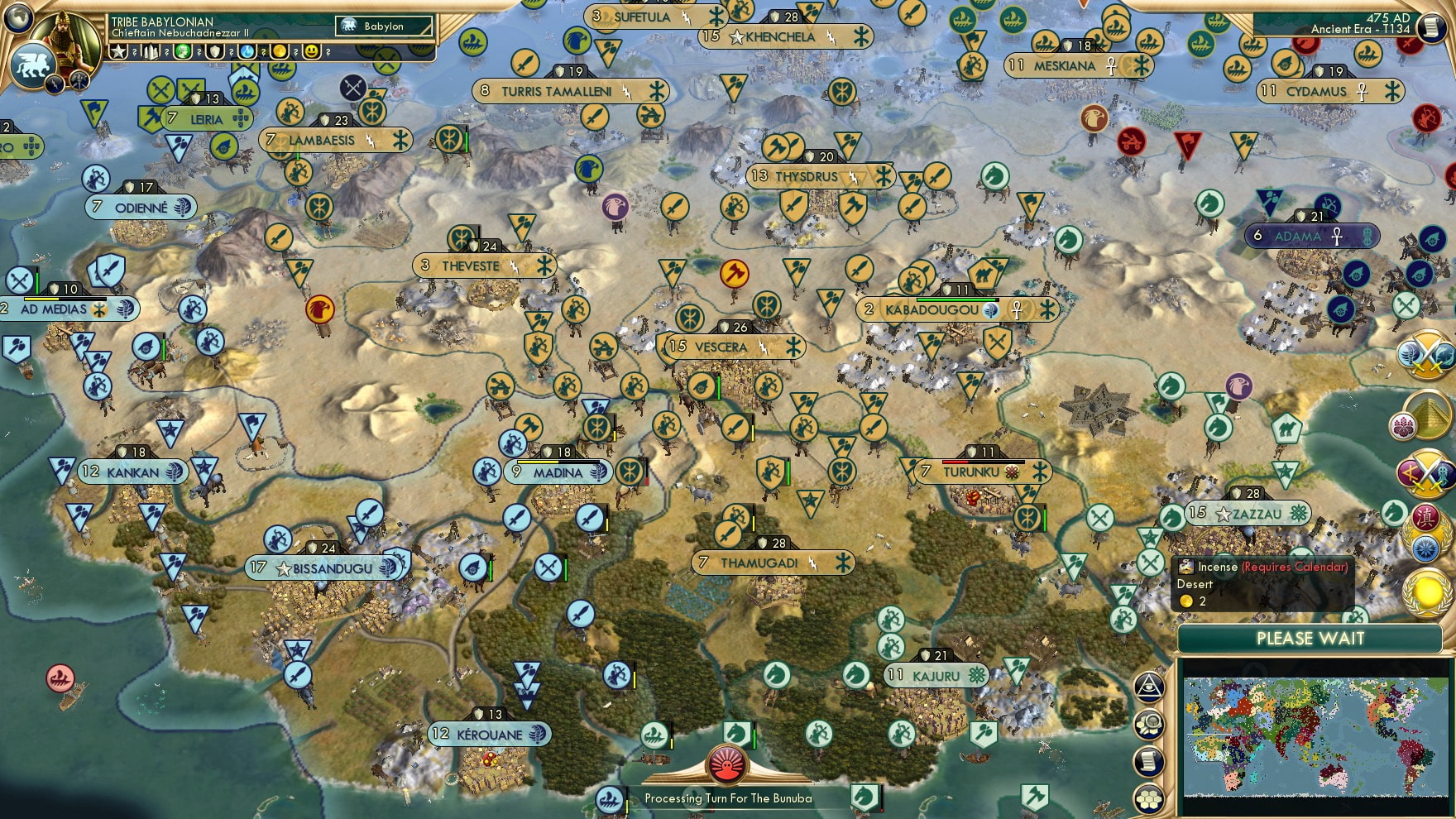
Task: Click the PLEASE WAIT banner
Action: pos(1310,639)
